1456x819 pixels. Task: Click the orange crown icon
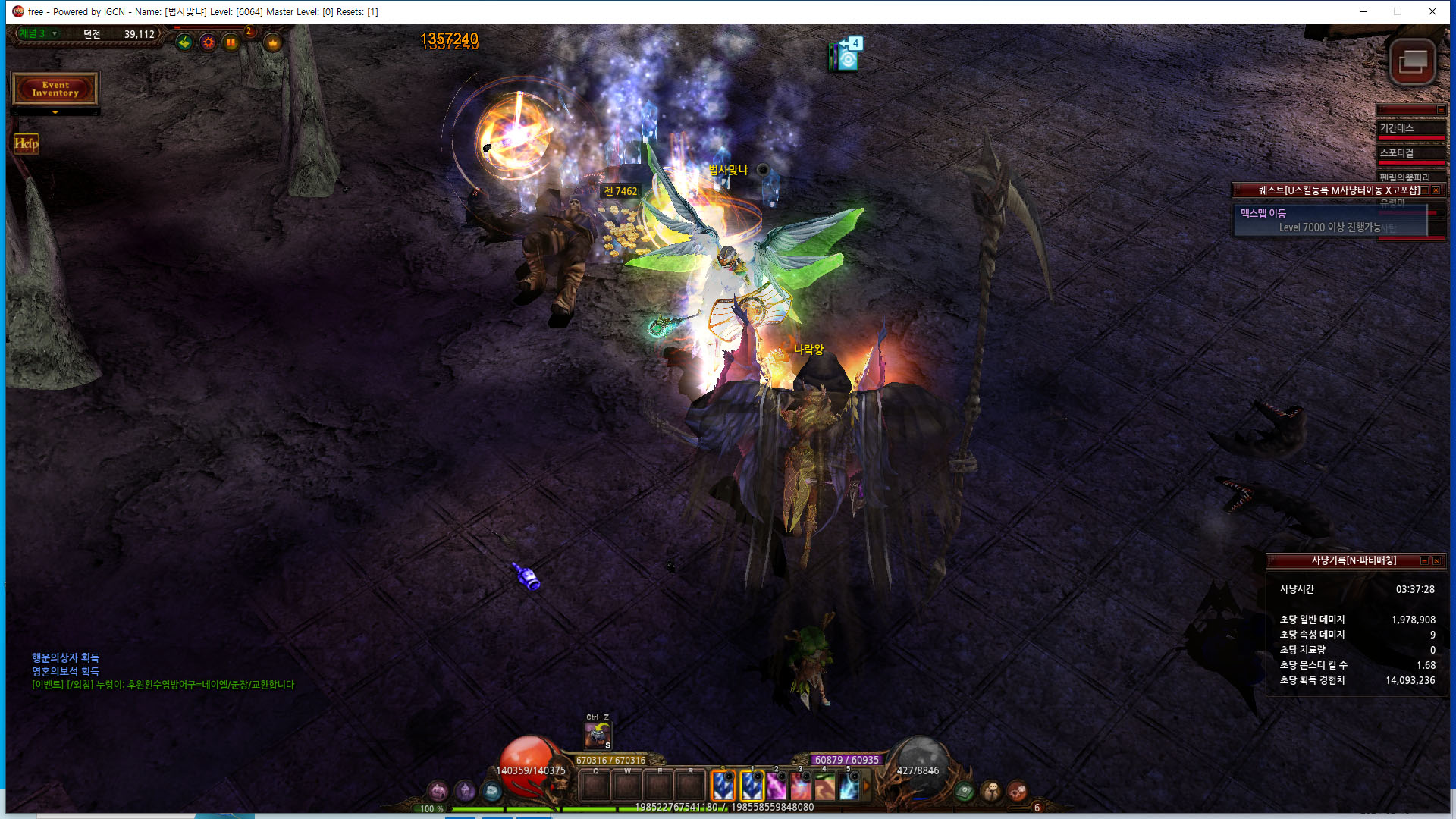pyautogui.click(x=273, y=42)
